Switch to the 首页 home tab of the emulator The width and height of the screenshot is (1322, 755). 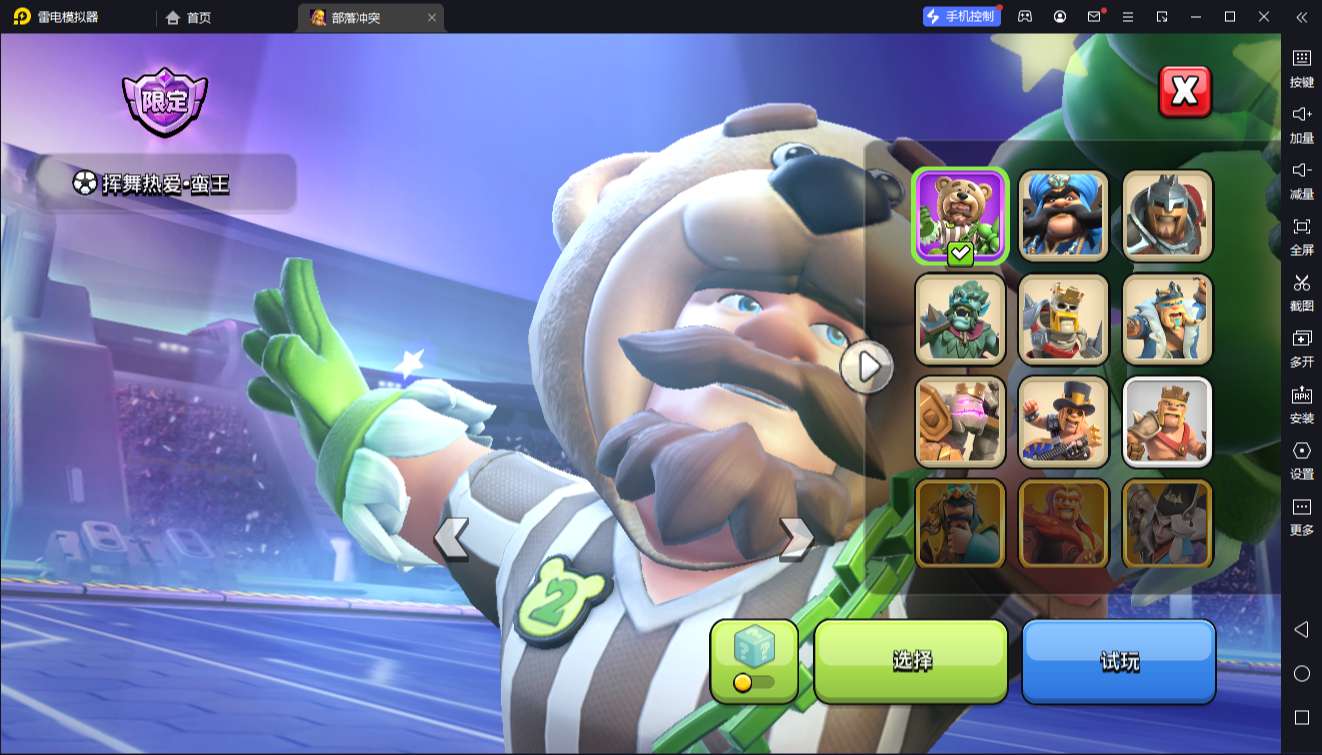pos(188,17)
